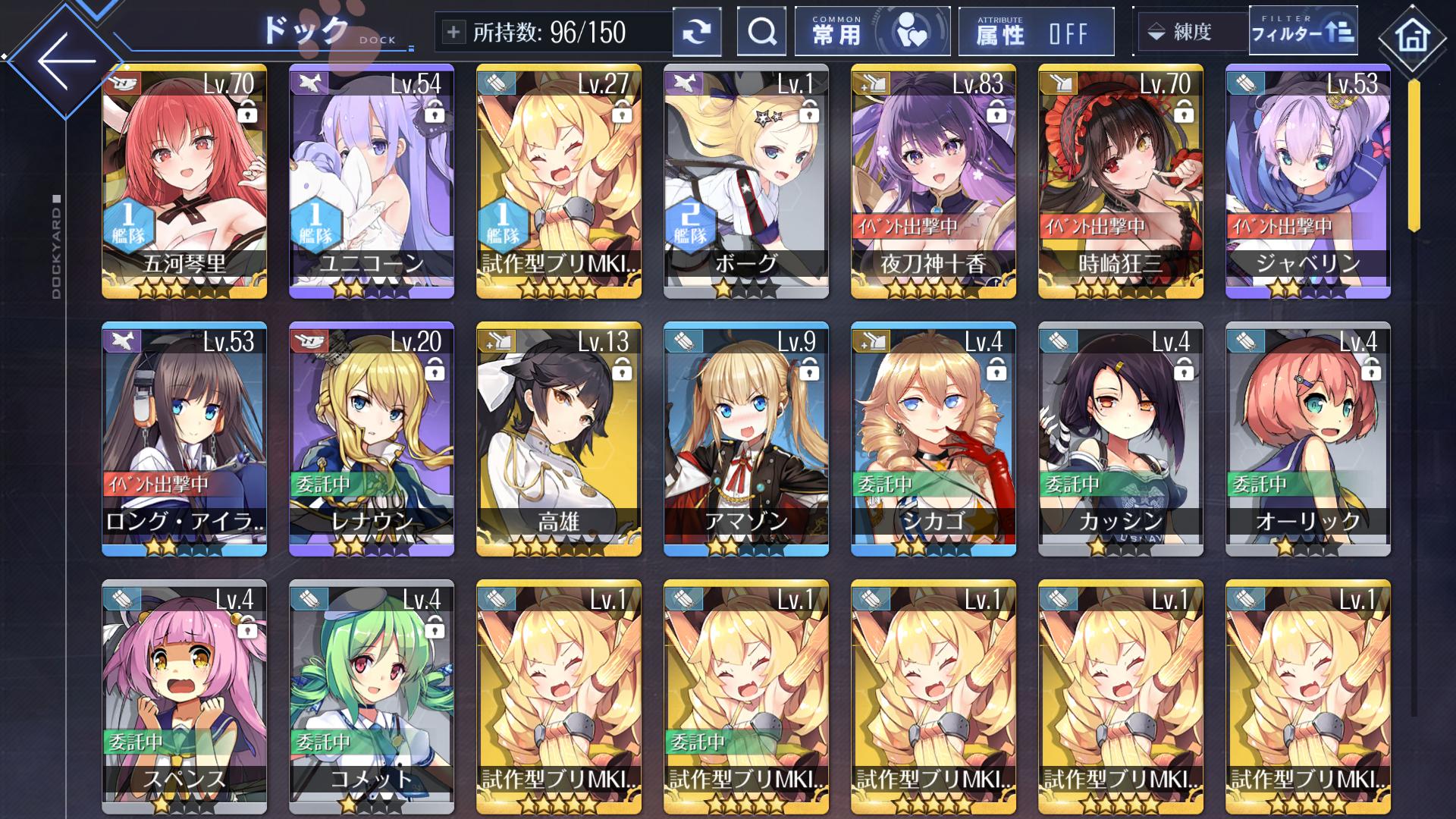The image size is (1456, 819).
Task: Select the 五河琴里 ship card
Action: click(x=184, y=182)
